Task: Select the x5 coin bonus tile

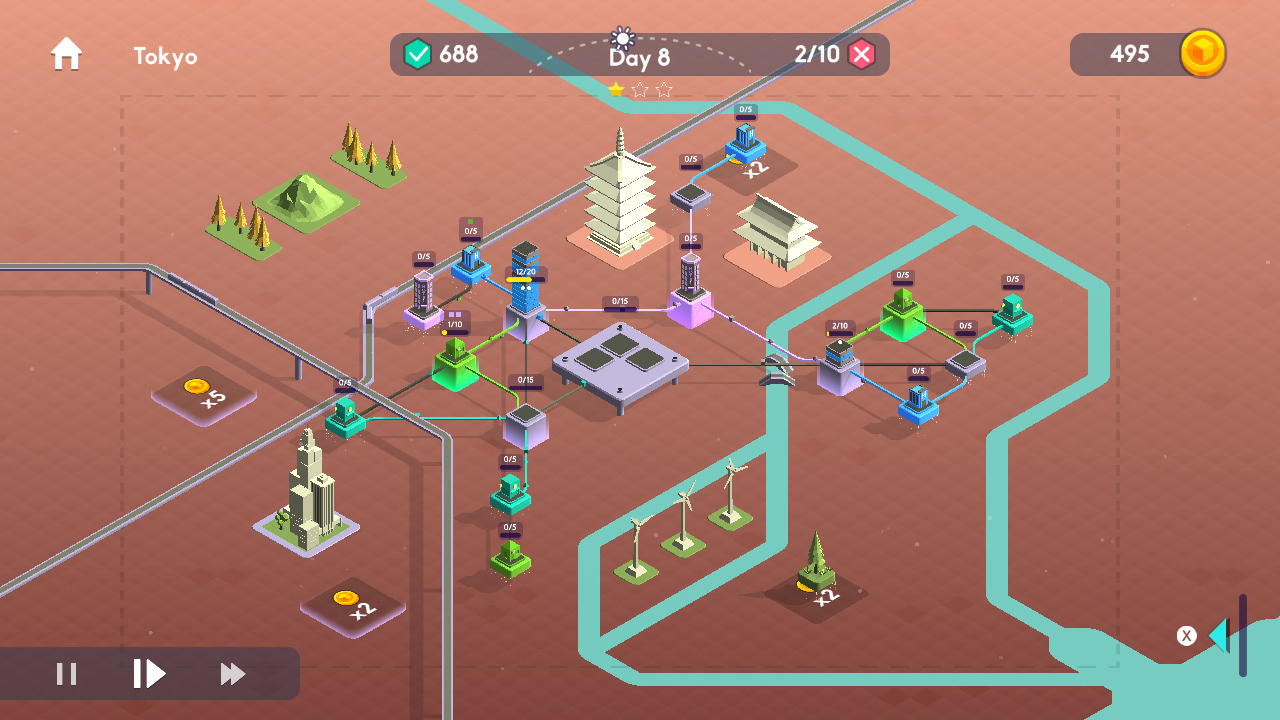Action: tap(203, 396)
